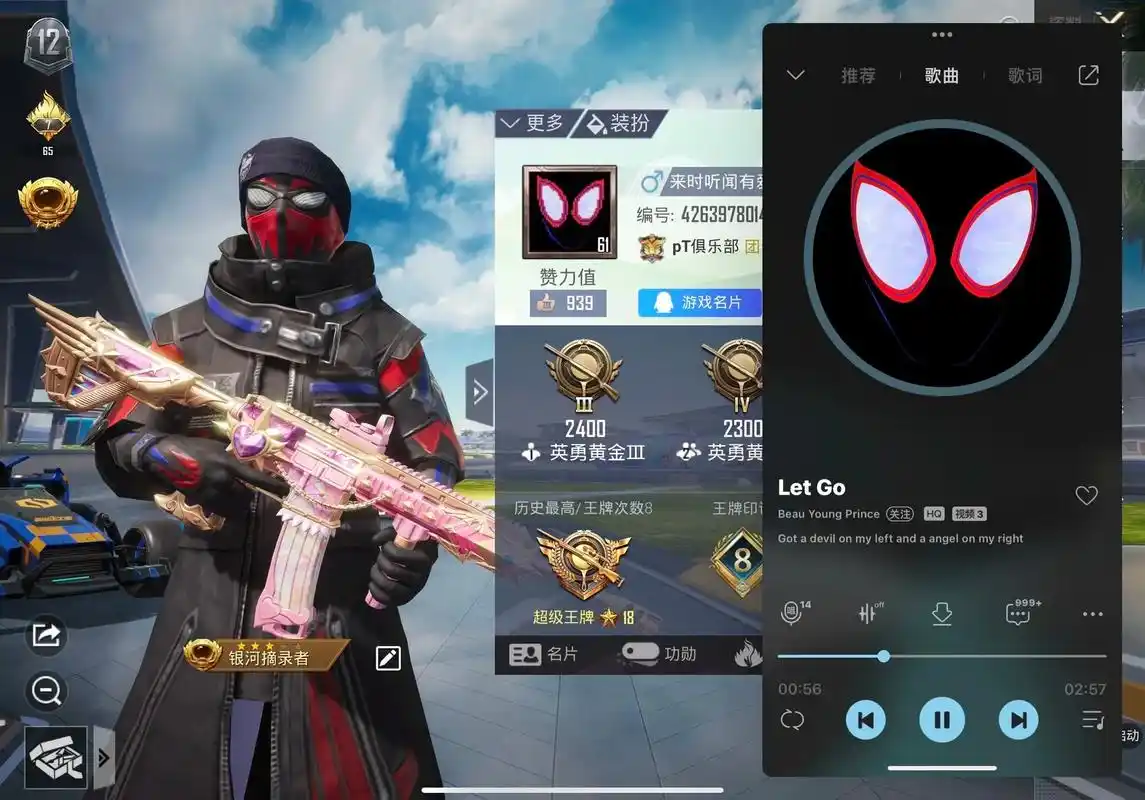Viewport: 1145px width, 800px height.
Task: Toggle the loop playback mode
Action: pyautogui.click(x=792, y=720)
